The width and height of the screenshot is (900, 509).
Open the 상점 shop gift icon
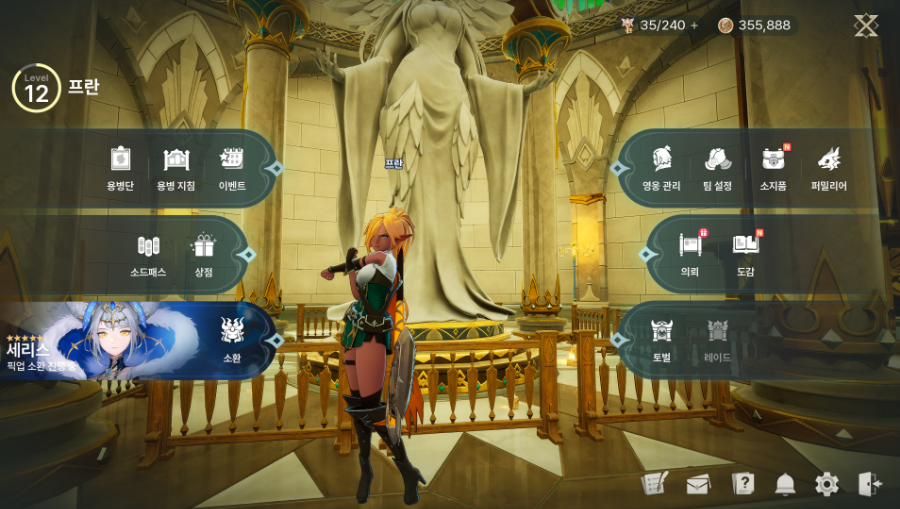[x=204, y=254]
